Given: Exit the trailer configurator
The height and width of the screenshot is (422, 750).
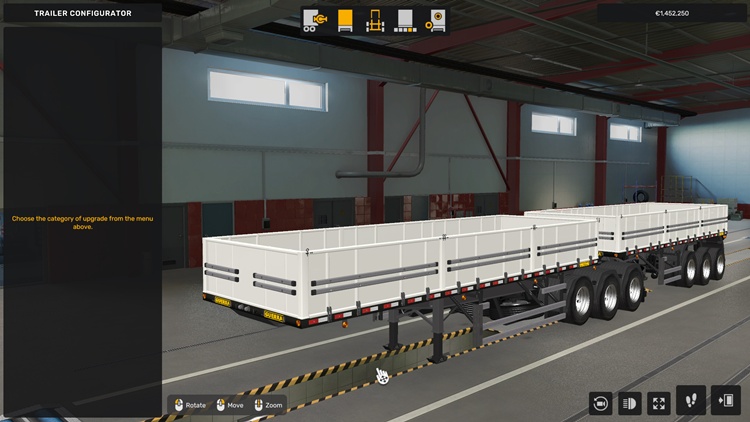Looking at the screenshot, I should [725, 401].
